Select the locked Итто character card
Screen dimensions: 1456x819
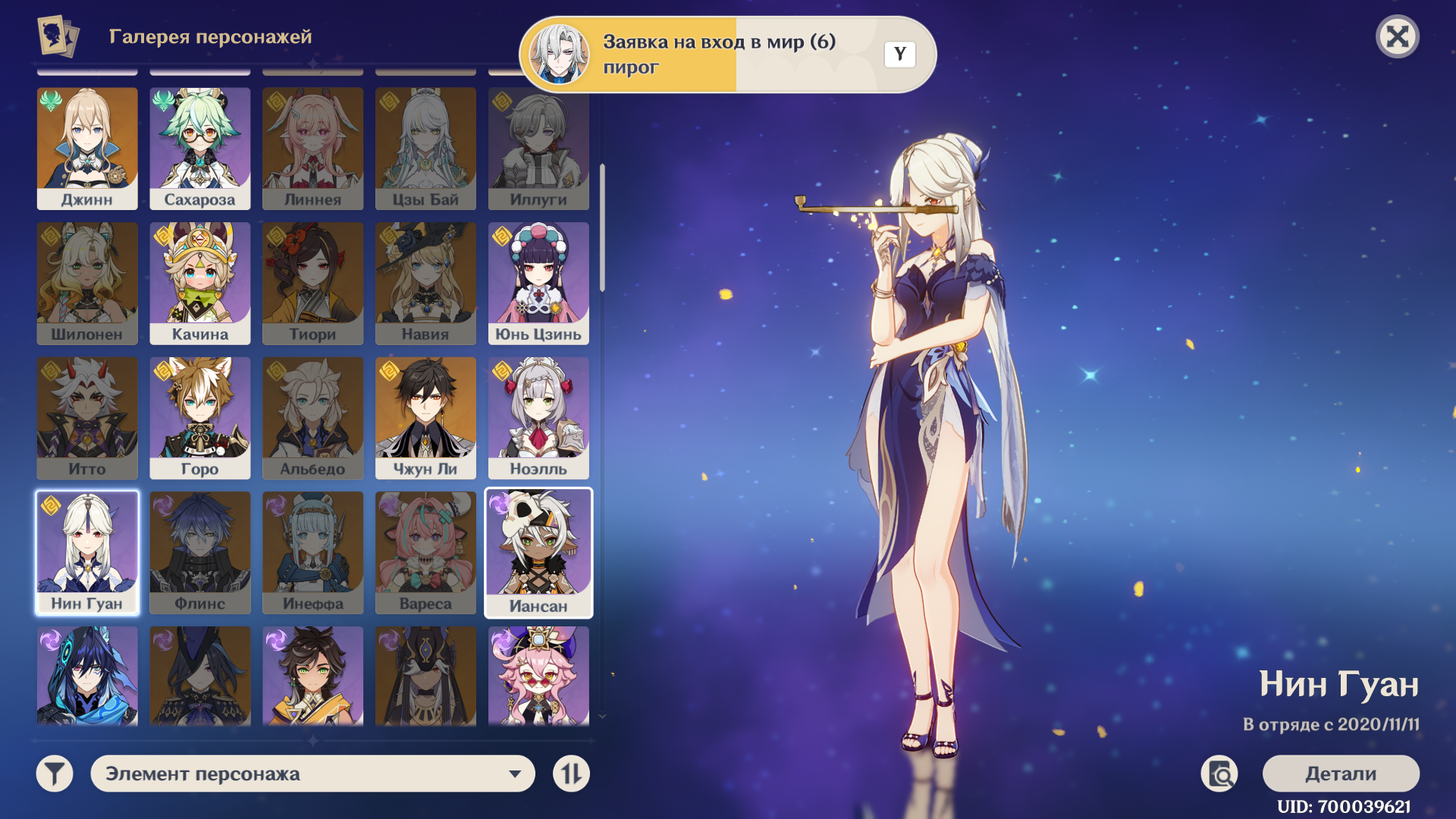pyautogui.click(x=87, y=417)
